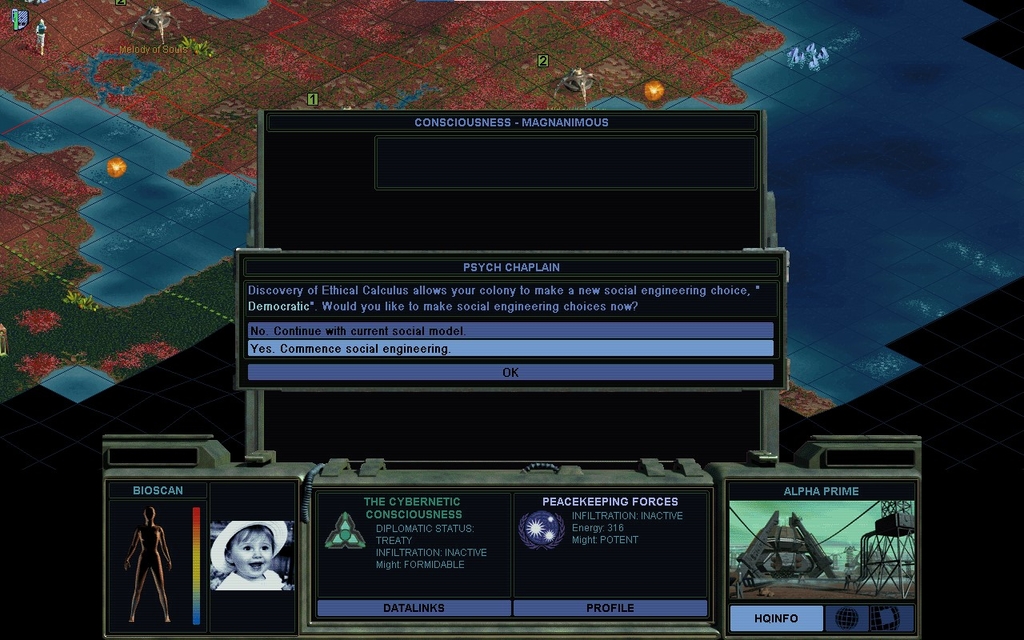Click the baby portrait in Bioscan panel
The image size is (1024, 640).
pyautogui.click(x=252, y=555)
